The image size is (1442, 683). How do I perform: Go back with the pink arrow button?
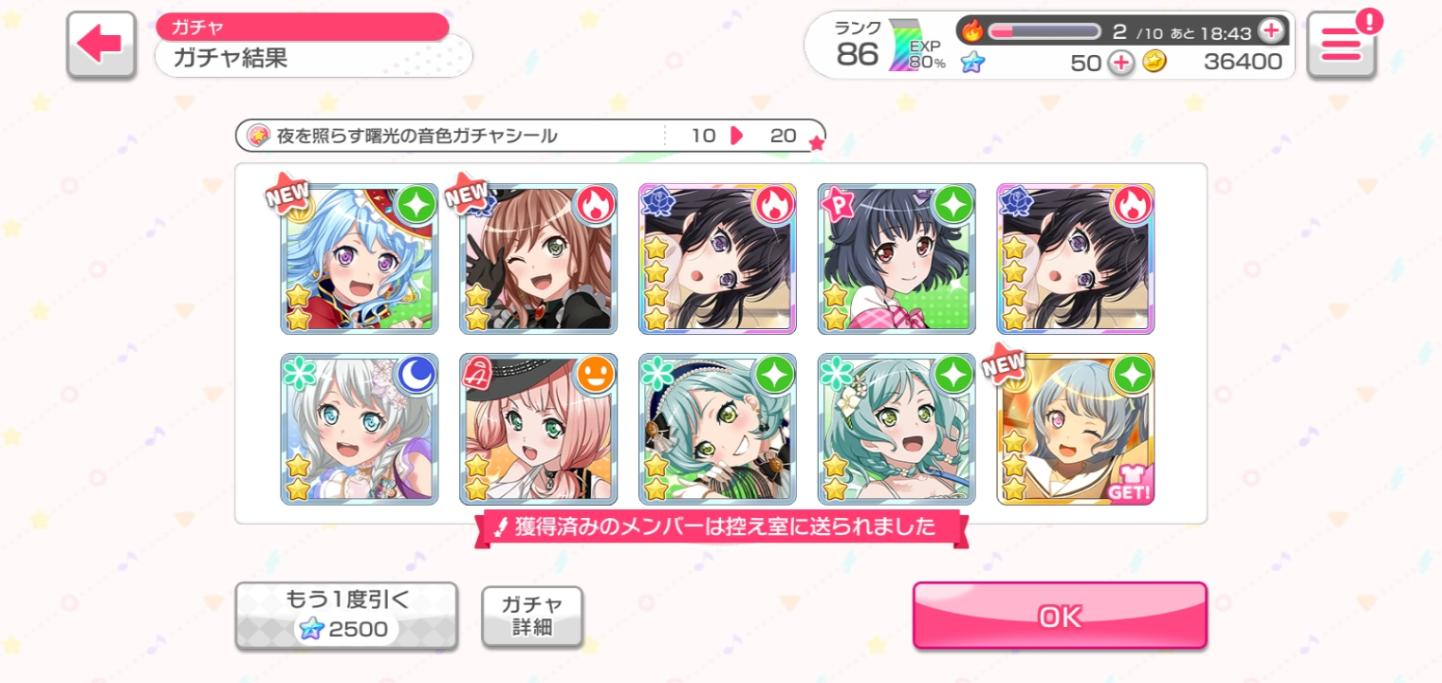click(x=101, y=45)
